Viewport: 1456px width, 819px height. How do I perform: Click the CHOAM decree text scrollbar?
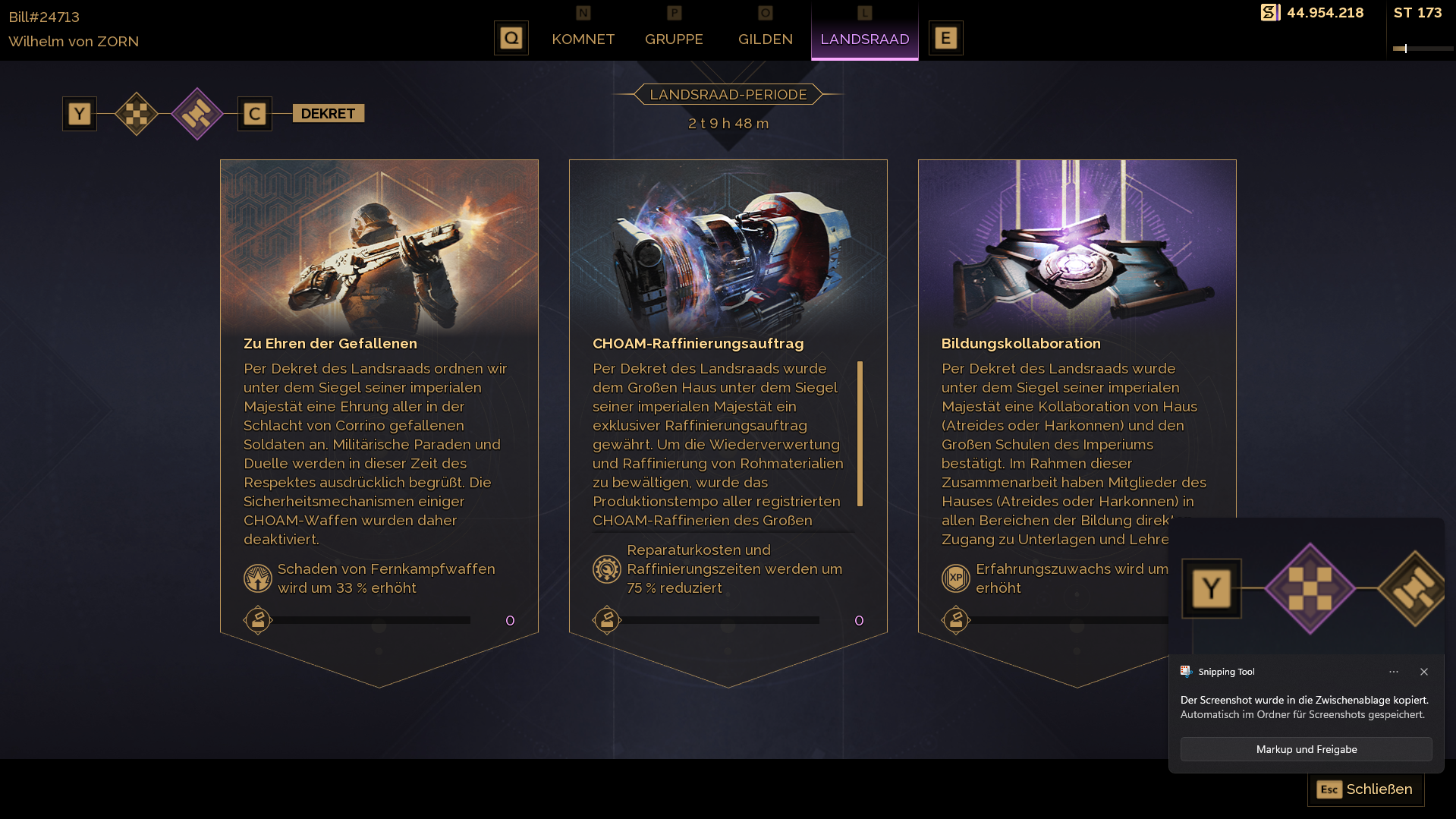coord(860,433)
